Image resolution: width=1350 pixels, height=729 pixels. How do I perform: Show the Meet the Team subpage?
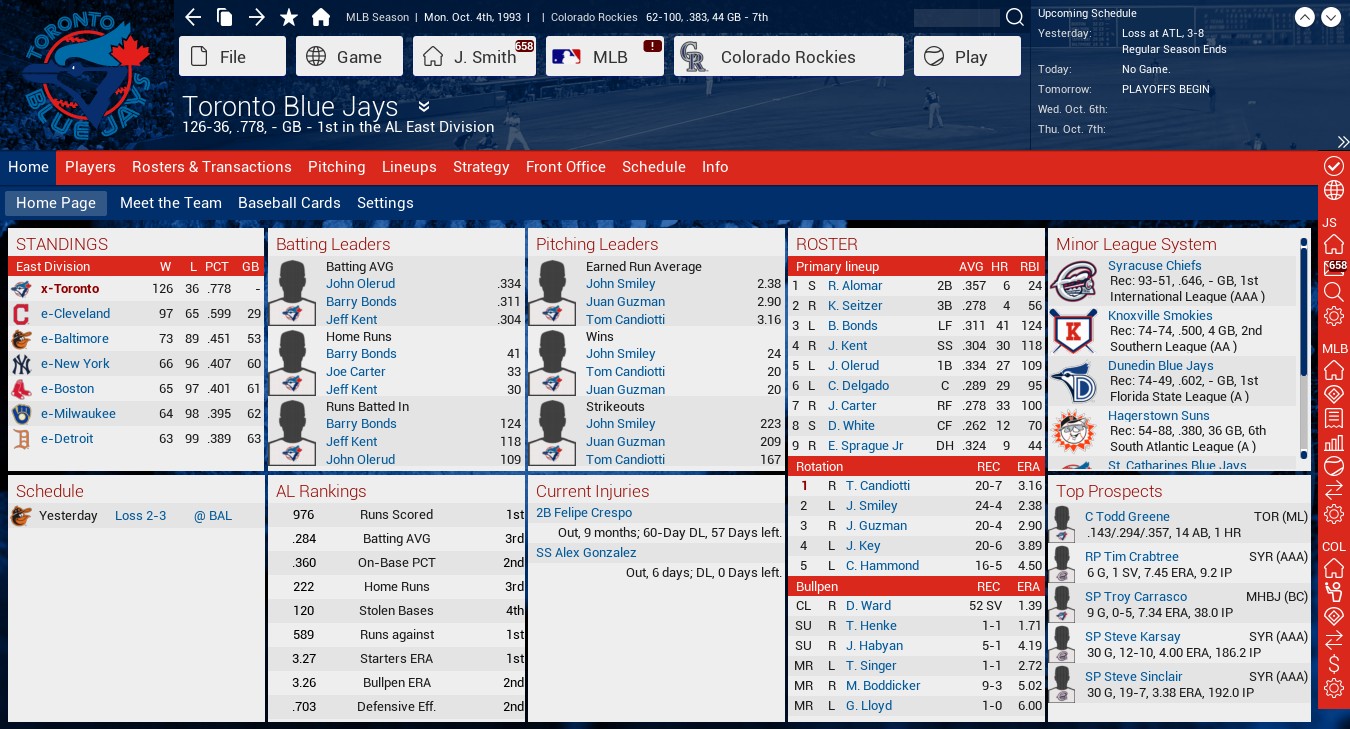click(x=171, y=203)
